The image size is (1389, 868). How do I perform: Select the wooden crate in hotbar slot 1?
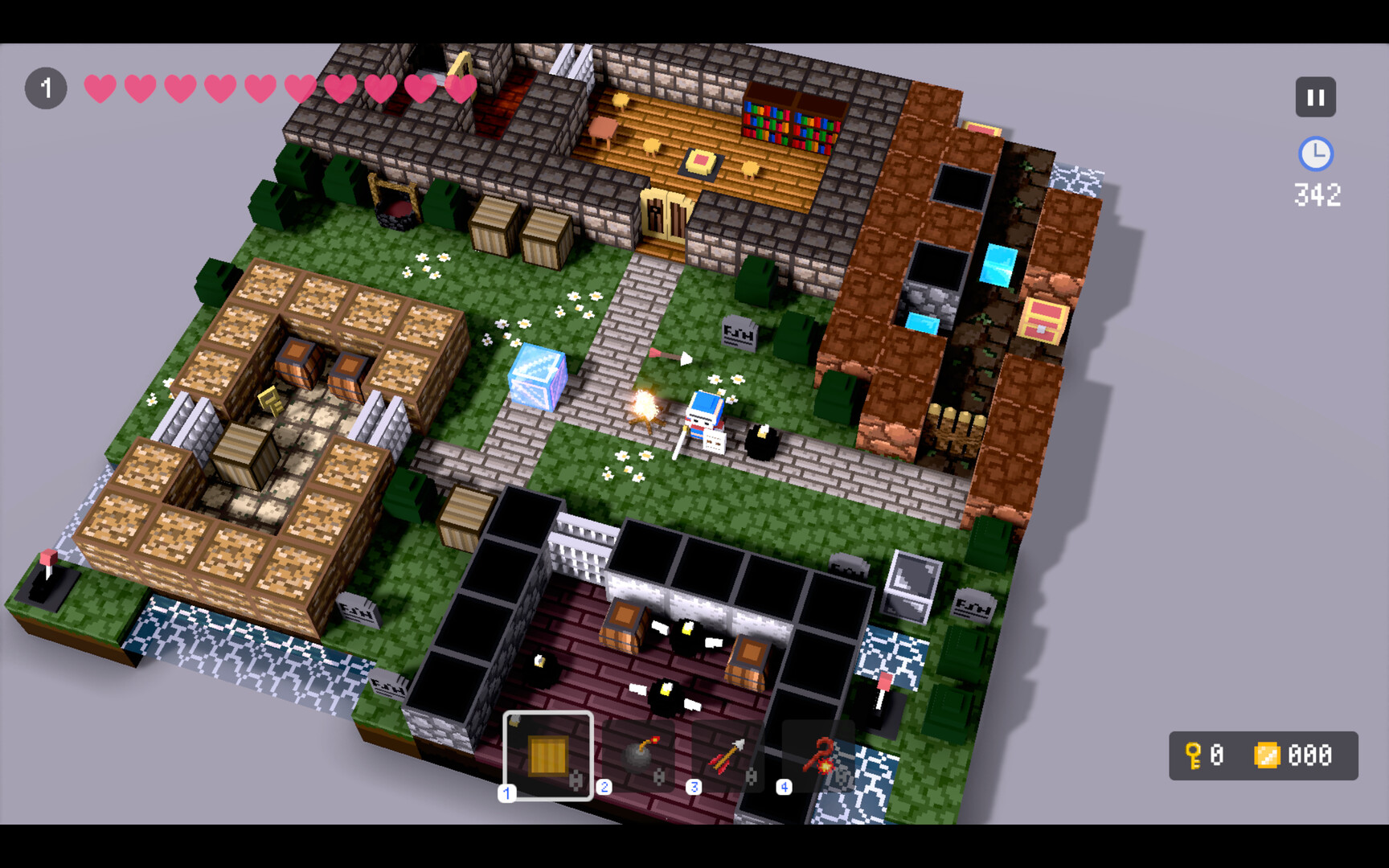(547, 755)
